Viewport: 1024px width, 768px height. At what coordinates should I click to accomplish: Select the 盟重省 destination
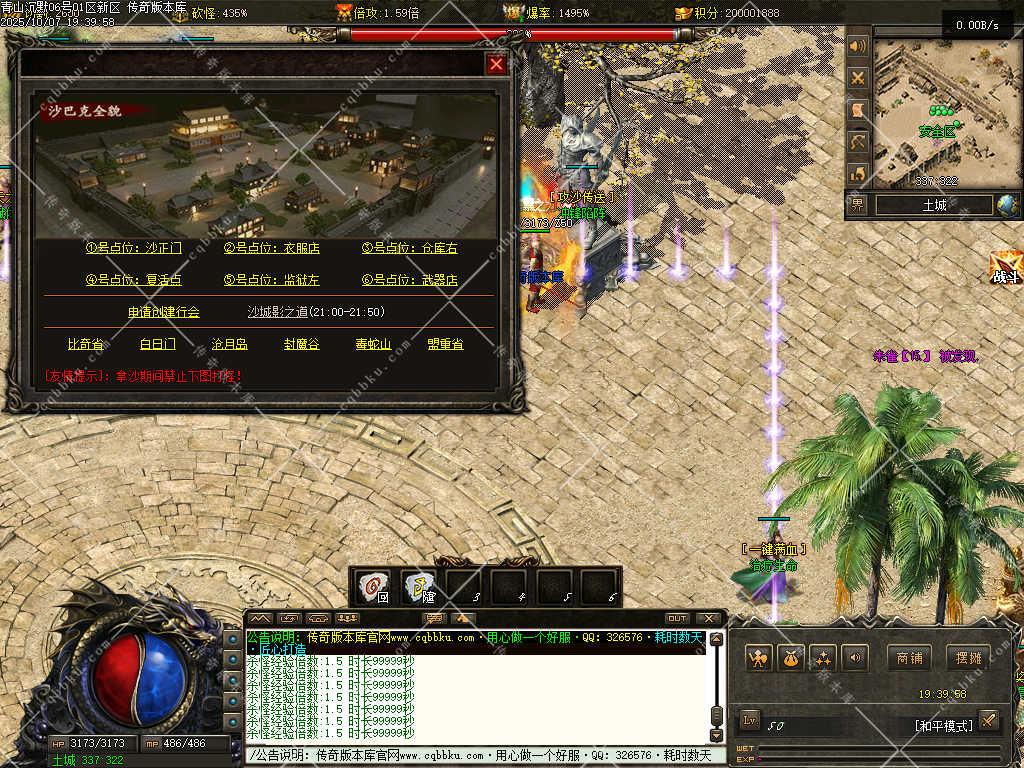(x=445, y=344)
